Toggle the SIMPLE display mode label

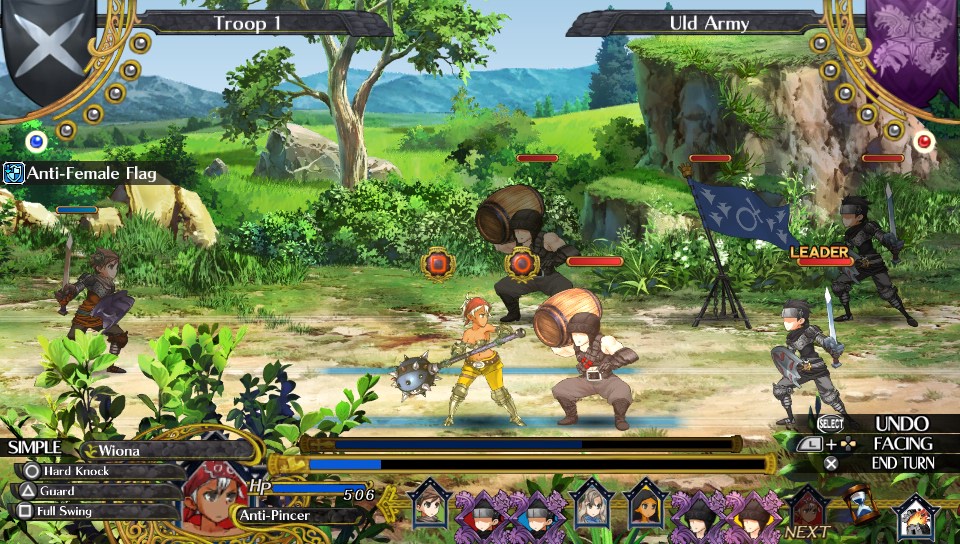tap(35, 447)
